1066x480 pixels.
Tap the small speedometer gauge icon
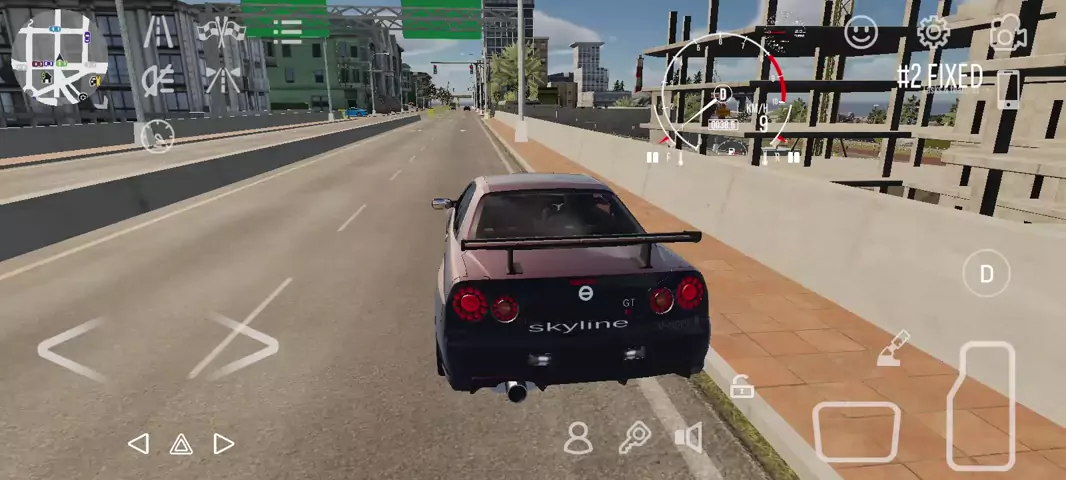point(157,135)
